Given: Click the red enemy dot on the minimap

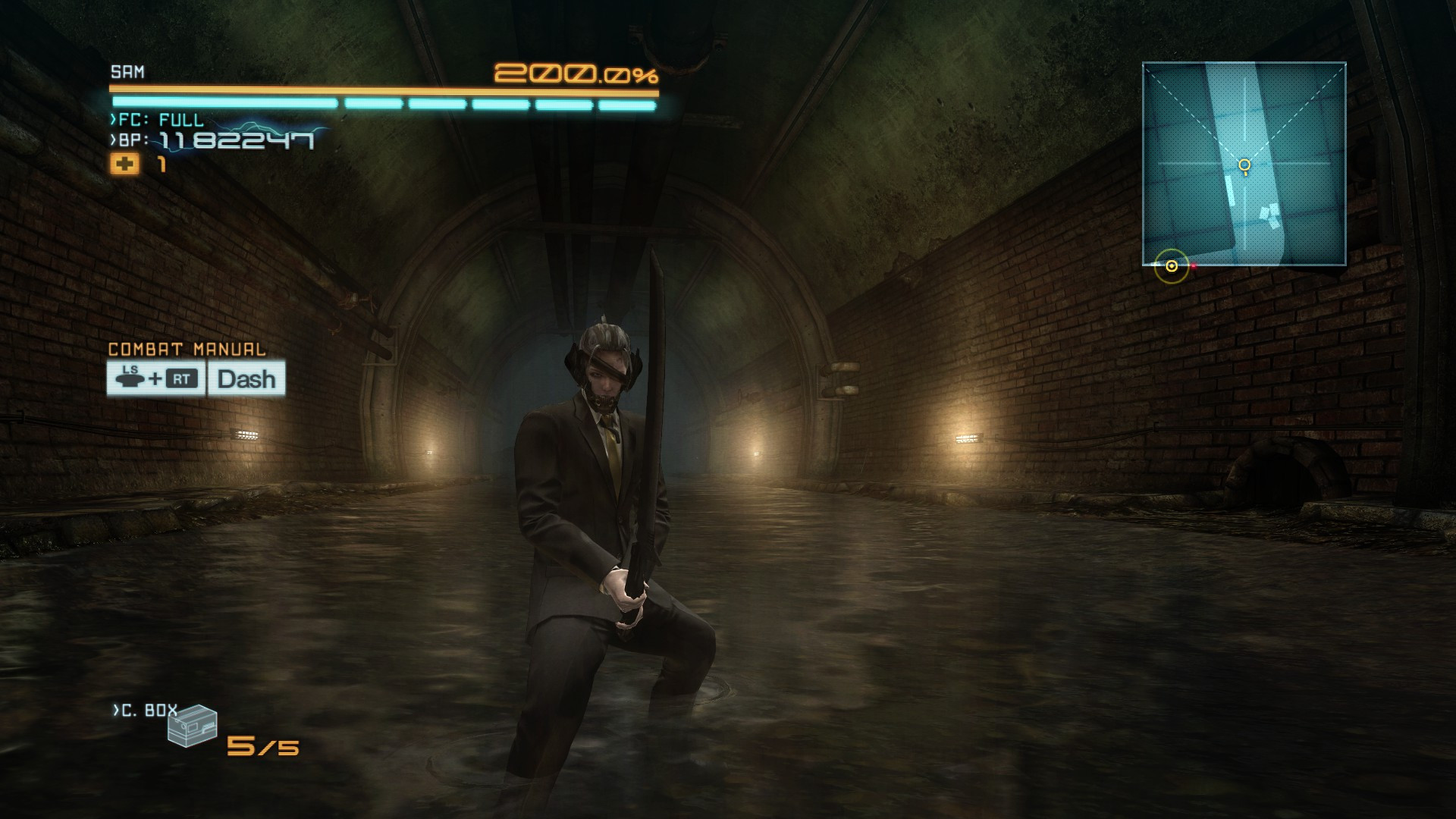Looking at the screenshot, I should (1192, 266).
